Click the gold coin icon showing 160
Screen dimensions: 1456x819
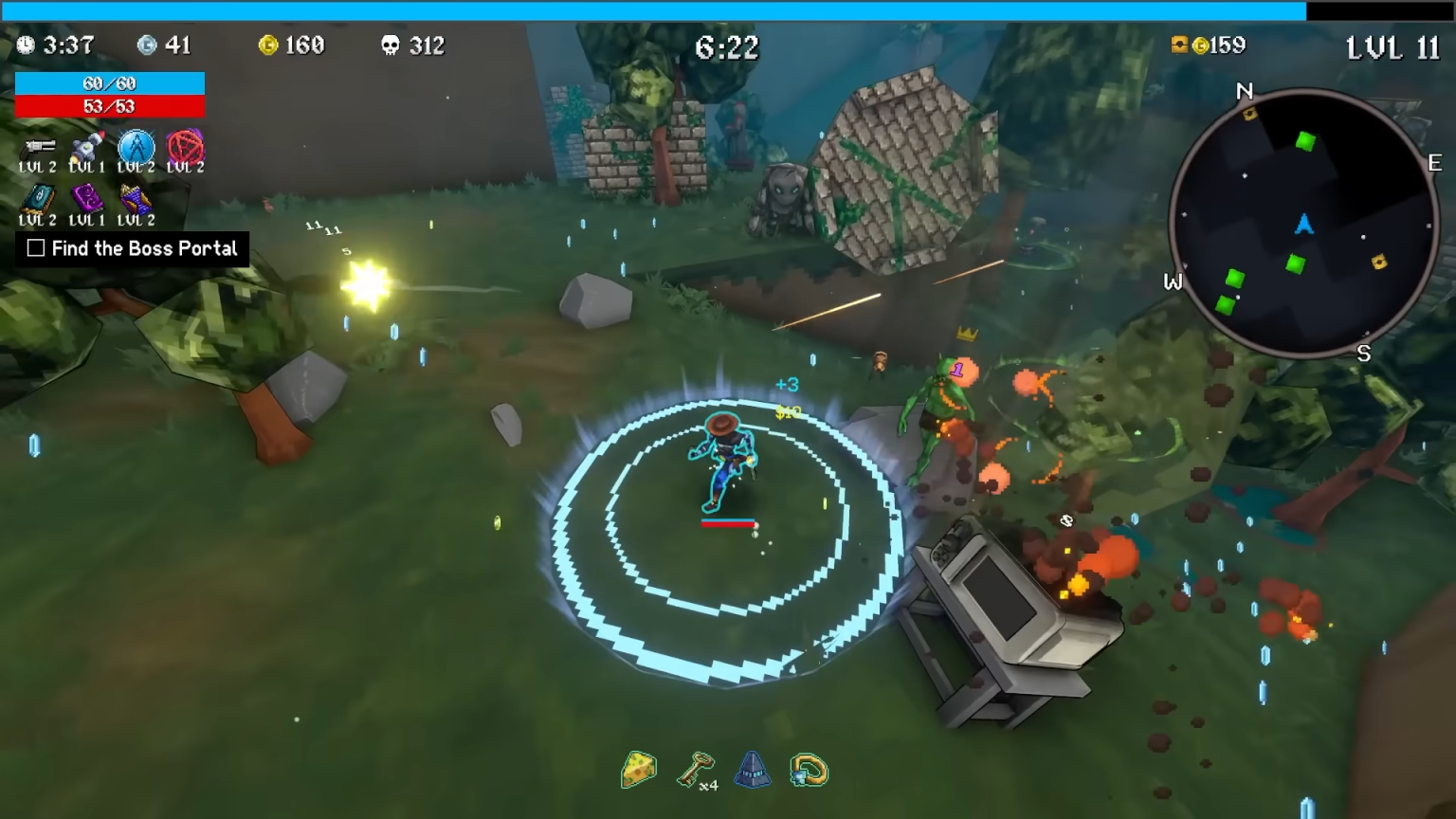(x=271, y=45)
